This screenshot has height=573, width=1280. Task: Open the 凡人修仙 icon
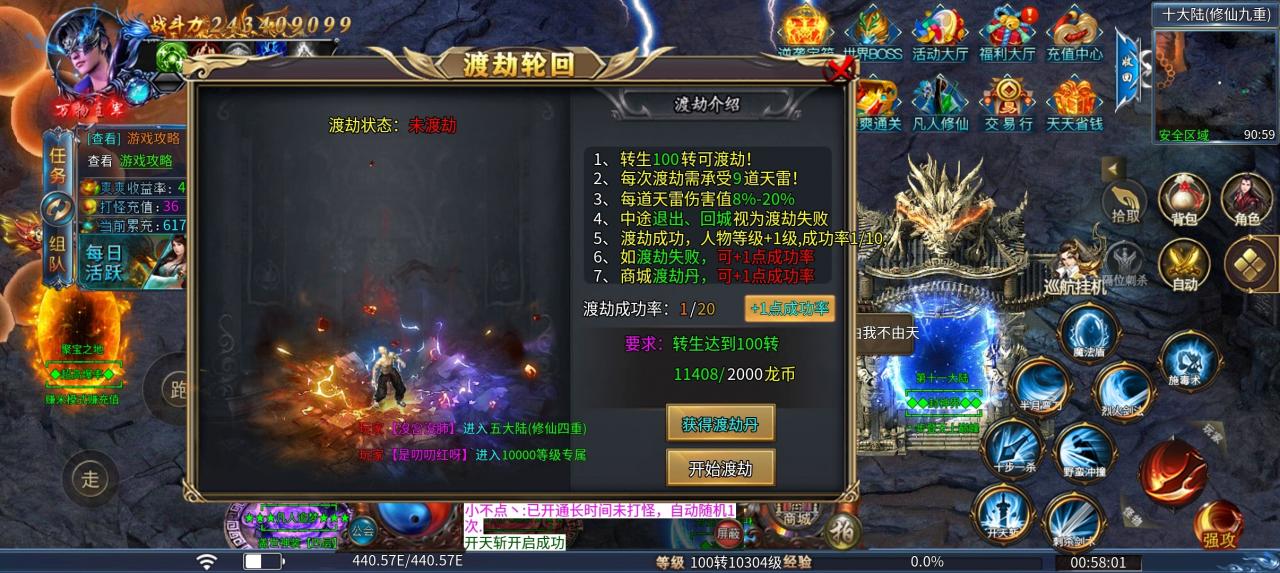[940, 102]
